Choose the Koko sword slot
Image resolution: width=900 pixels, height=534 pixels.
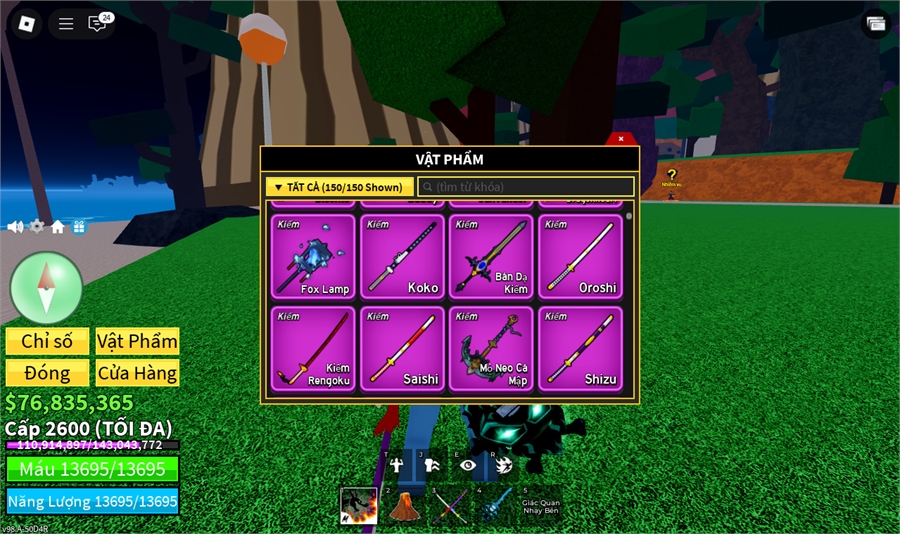pos(402,257)
